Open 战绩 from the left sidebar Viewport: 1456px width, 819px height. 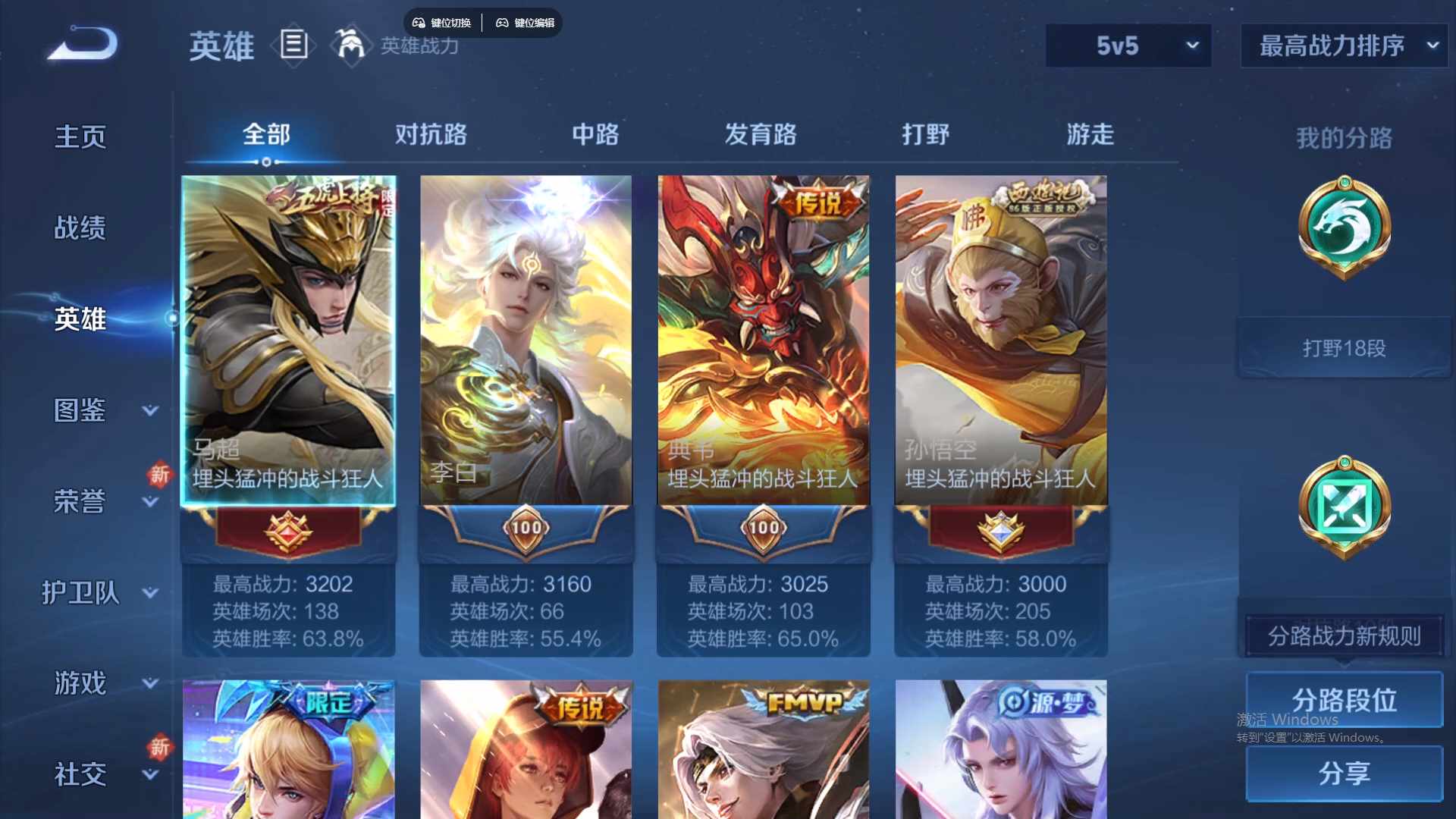(78, 227)
